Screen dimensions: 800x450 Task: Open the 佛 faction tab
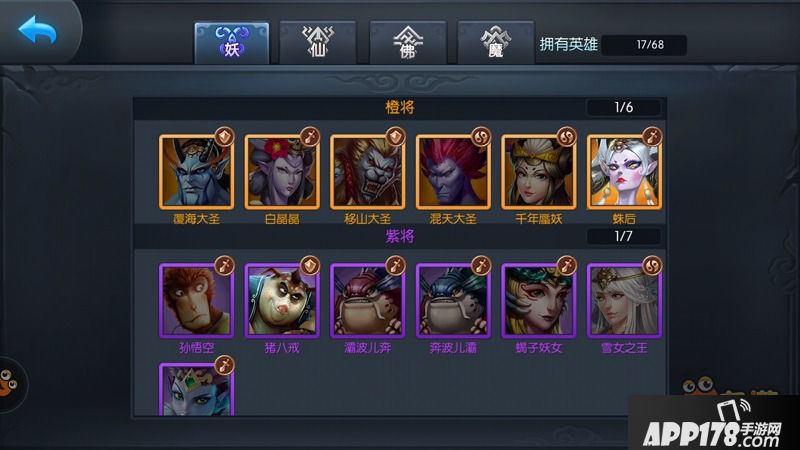[x=405, y=42]
